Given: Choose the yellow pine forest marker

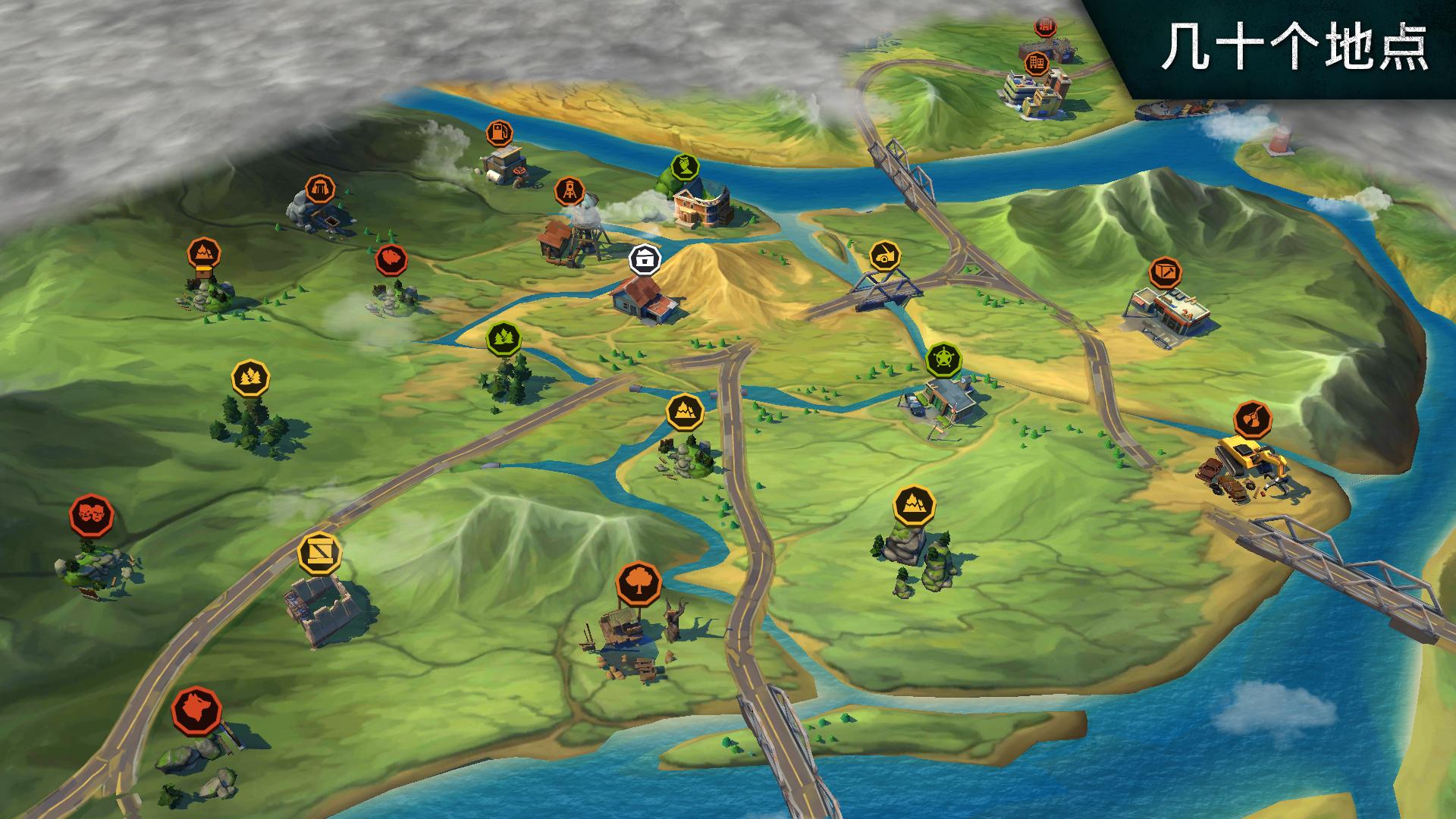Looking at the screenshot, I should [250, 377].
